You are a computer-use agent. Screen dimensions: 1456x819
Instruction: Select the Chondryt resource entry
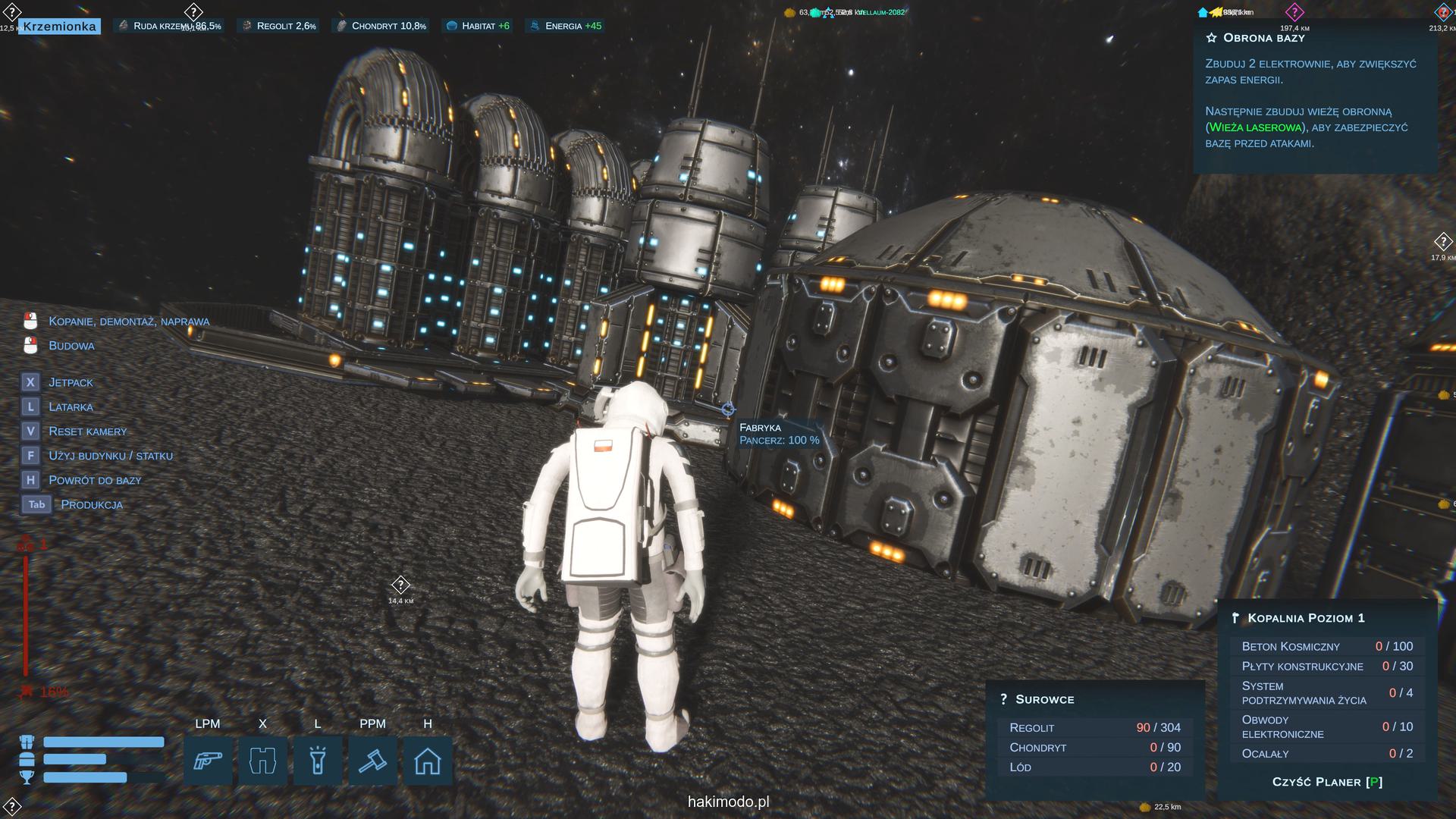(381, 26)
